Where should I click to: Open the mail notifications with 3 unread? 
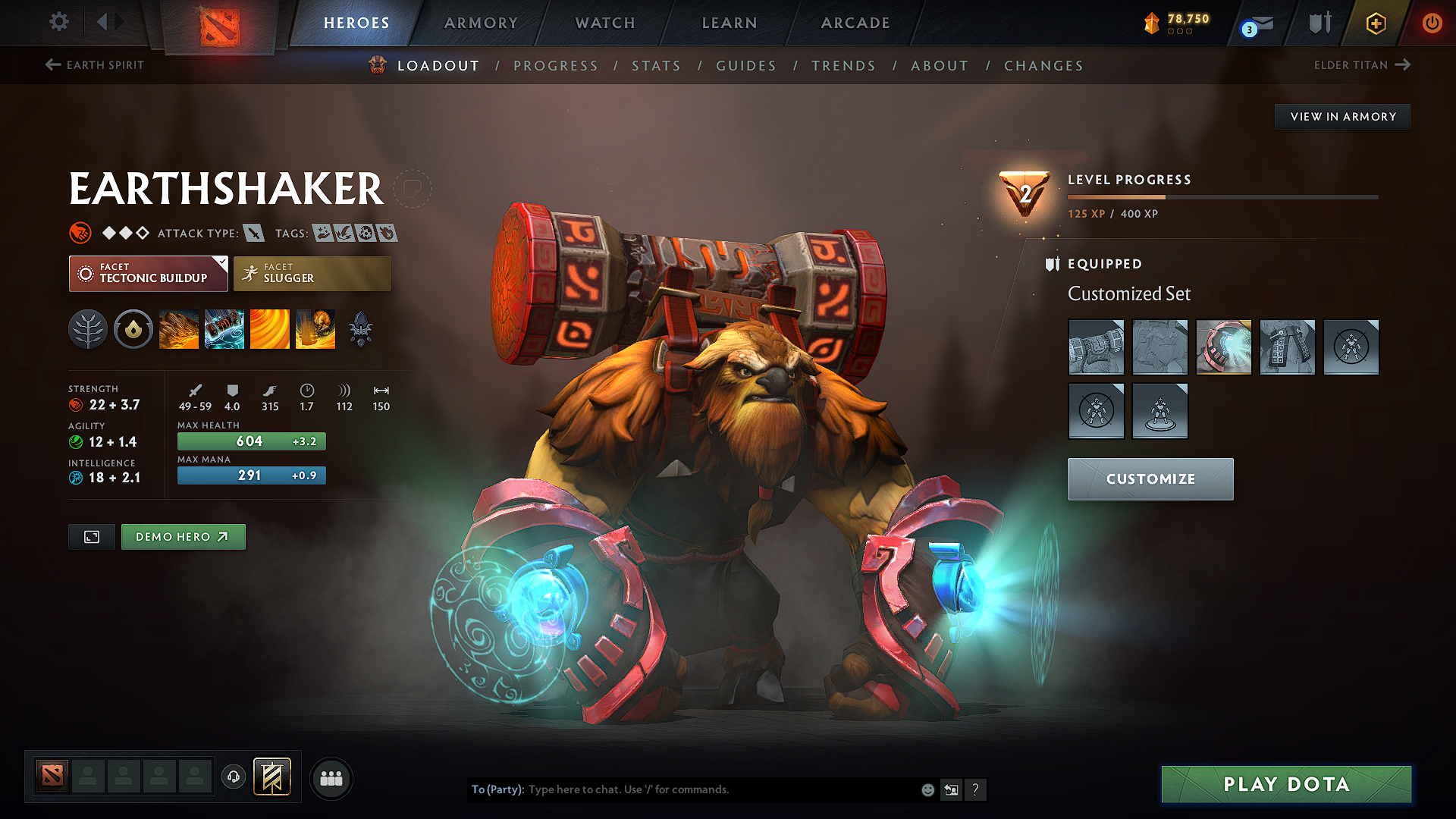pyautogui.click(x=1255, y=23)
